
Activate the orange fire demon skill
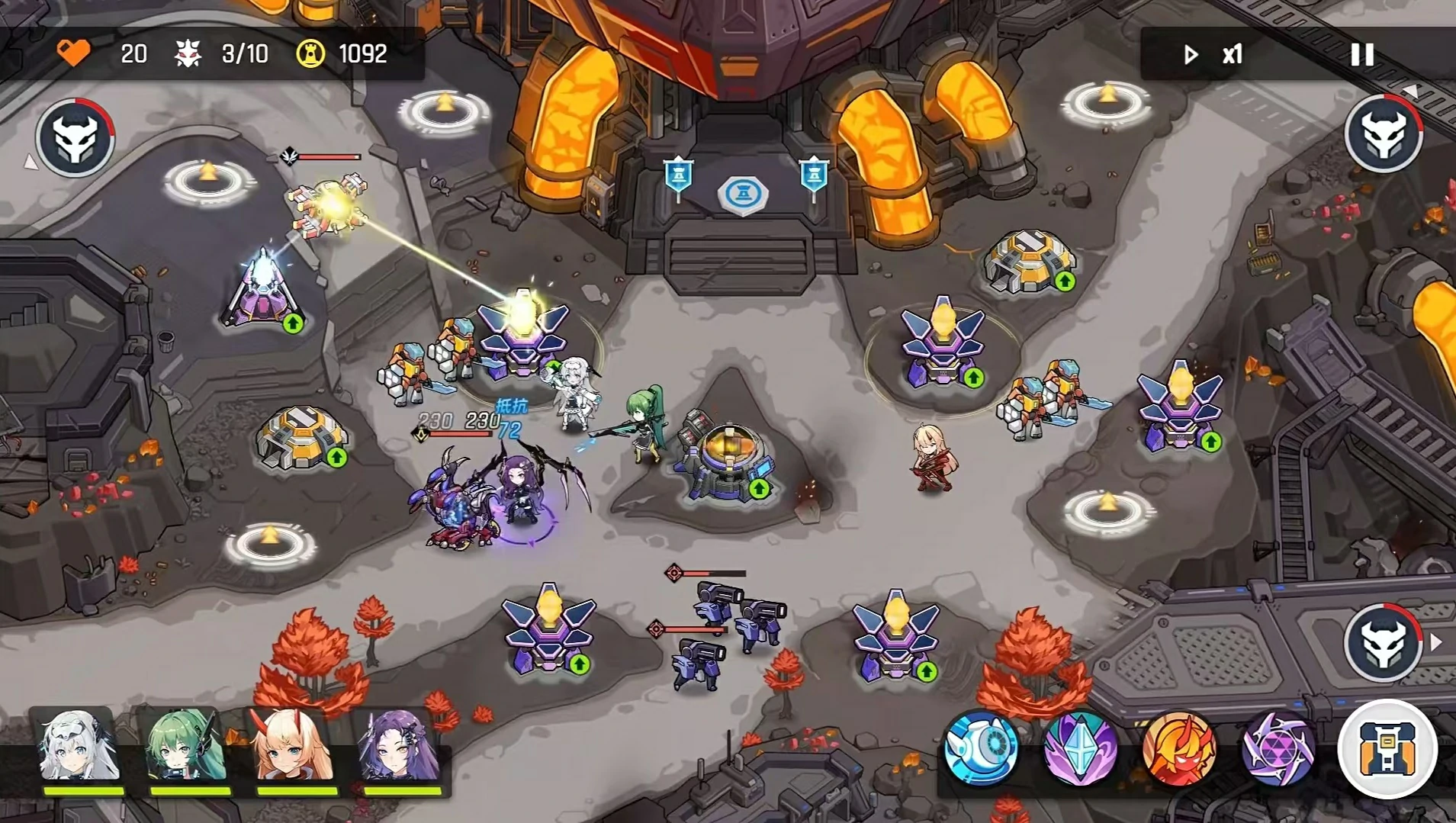(1178, 748)
